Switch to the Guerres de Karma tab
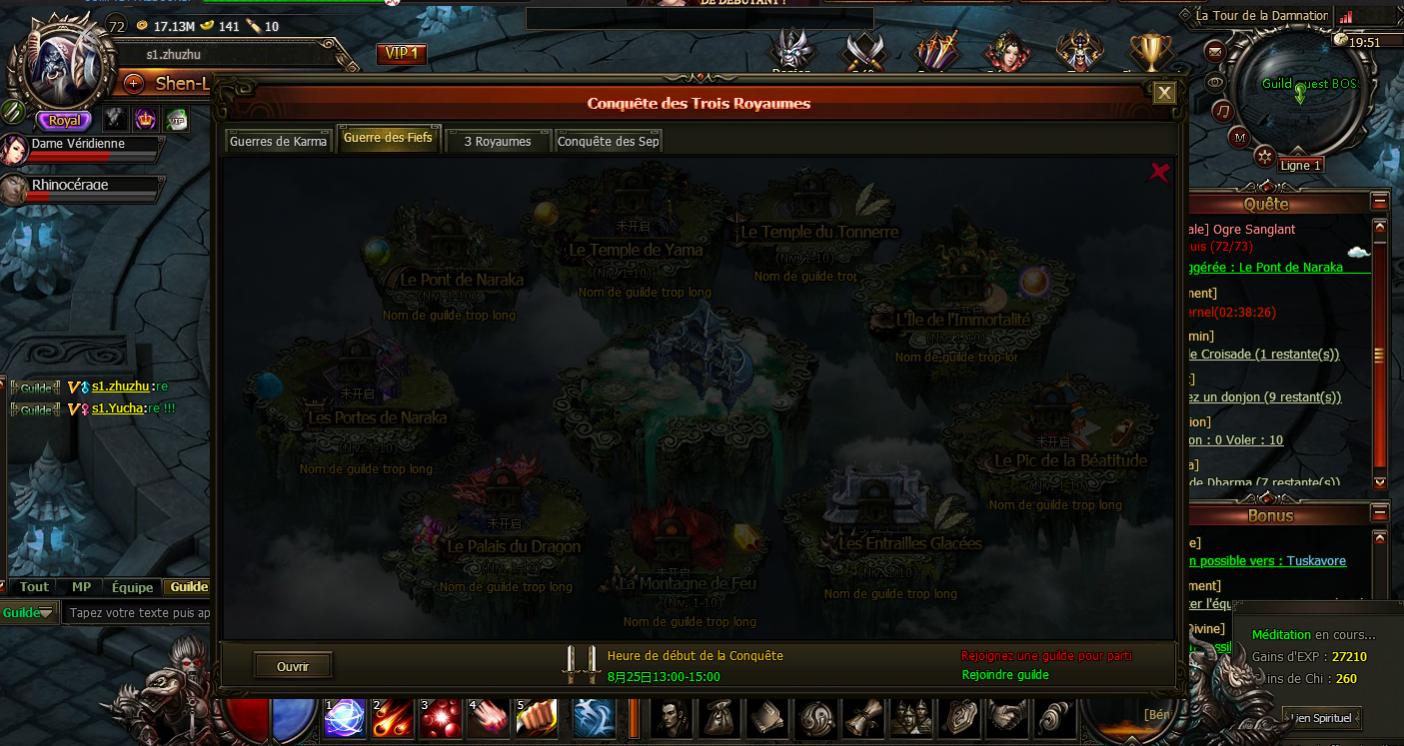The width and height of the screenshot is (1404, 746). tap(278, 141)
